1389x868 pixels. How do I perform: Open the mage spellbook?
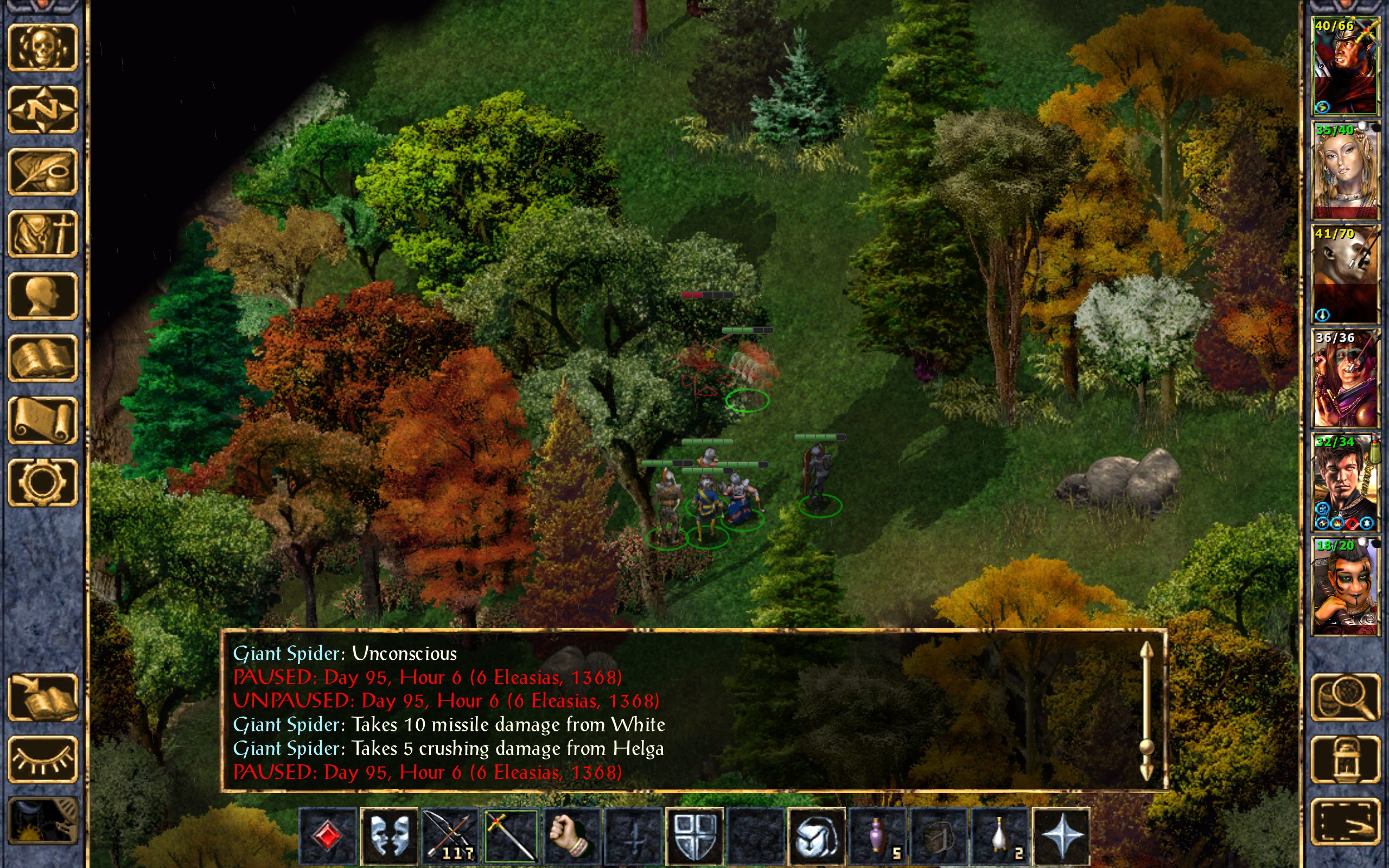42,358
